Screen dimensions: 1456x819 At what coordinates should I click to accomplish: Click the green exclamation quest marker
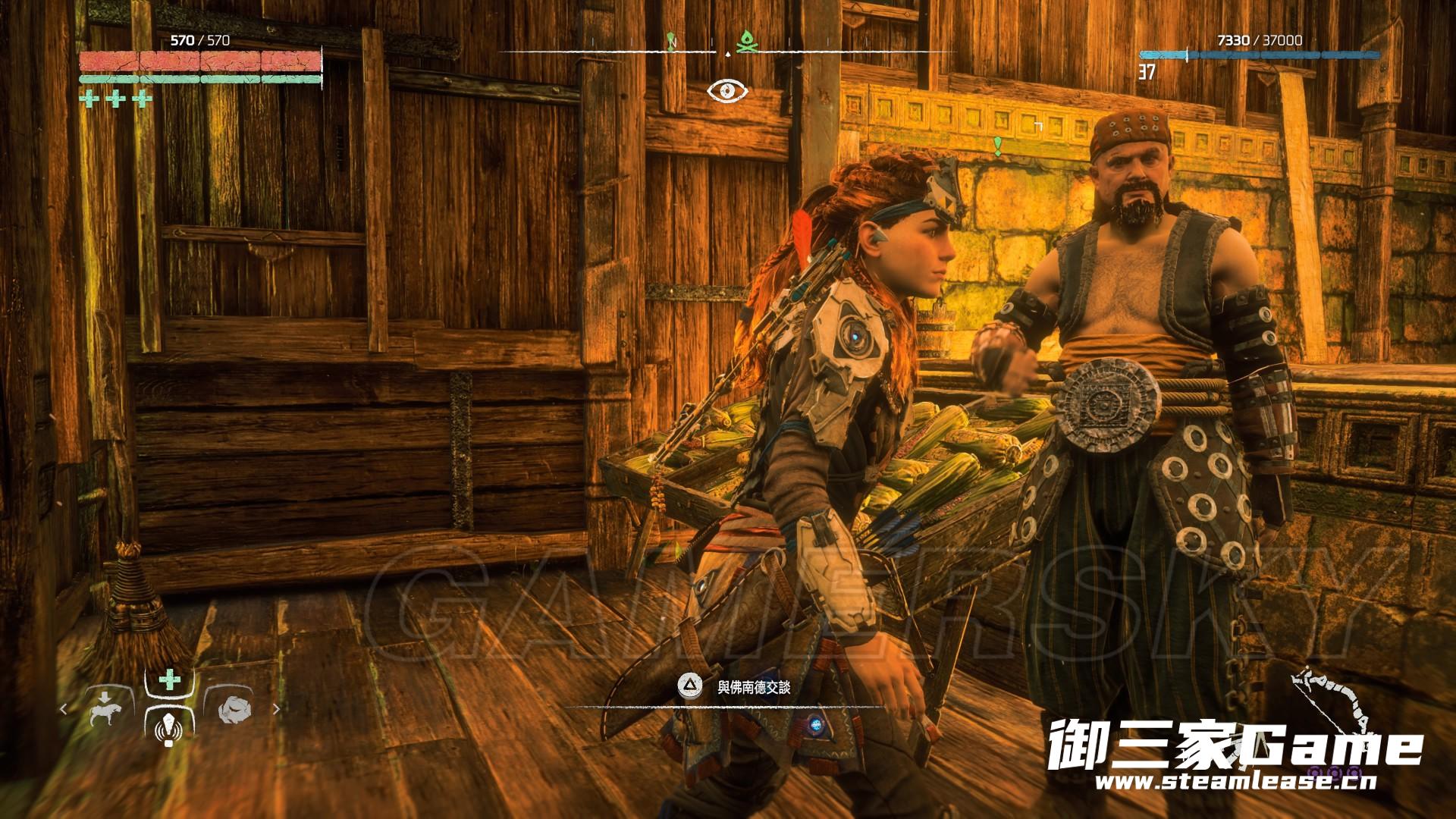click(998, 146)
